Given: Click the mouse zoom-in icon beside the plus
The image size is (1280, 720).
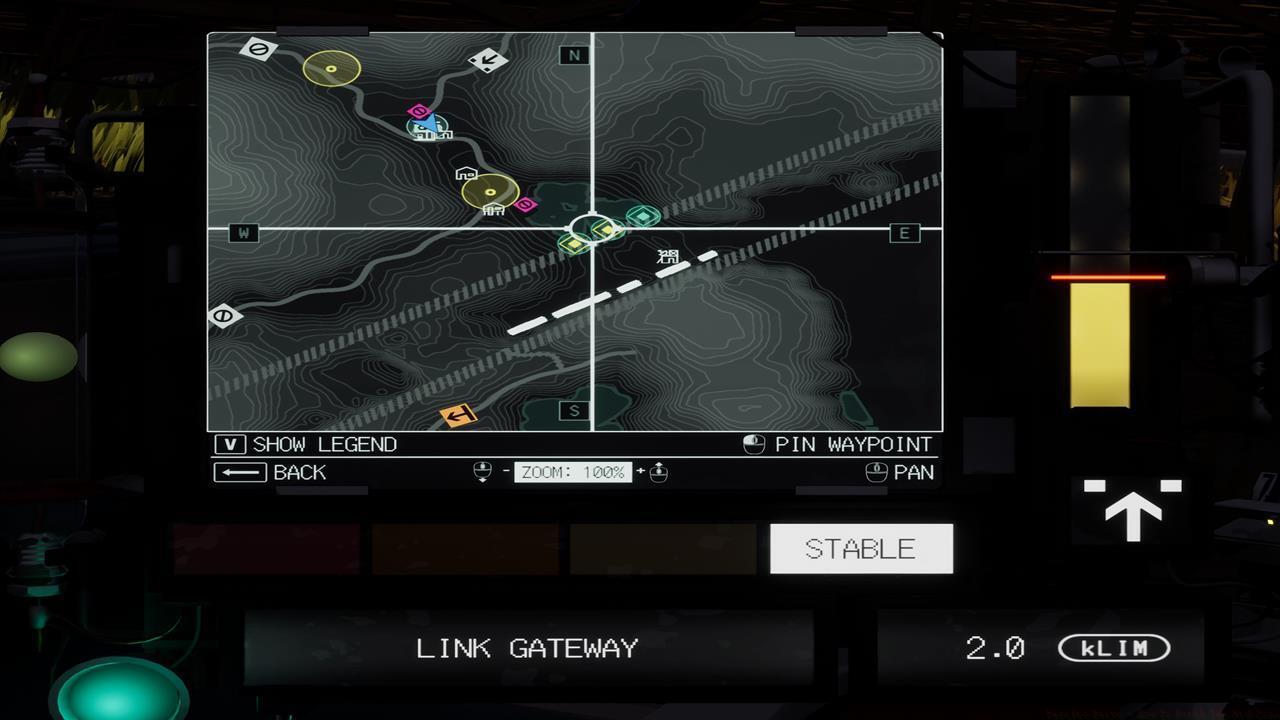Looking at the screenshot, I should [x=658, y=471].
